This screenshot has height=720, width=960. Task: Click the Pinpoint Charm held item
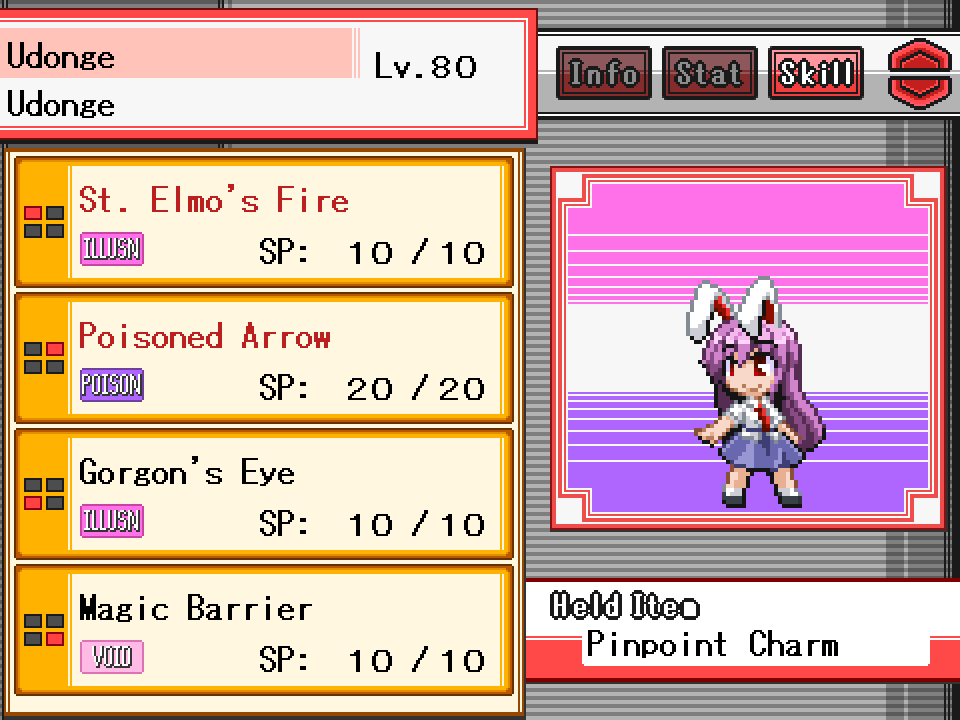click(712, 645)
